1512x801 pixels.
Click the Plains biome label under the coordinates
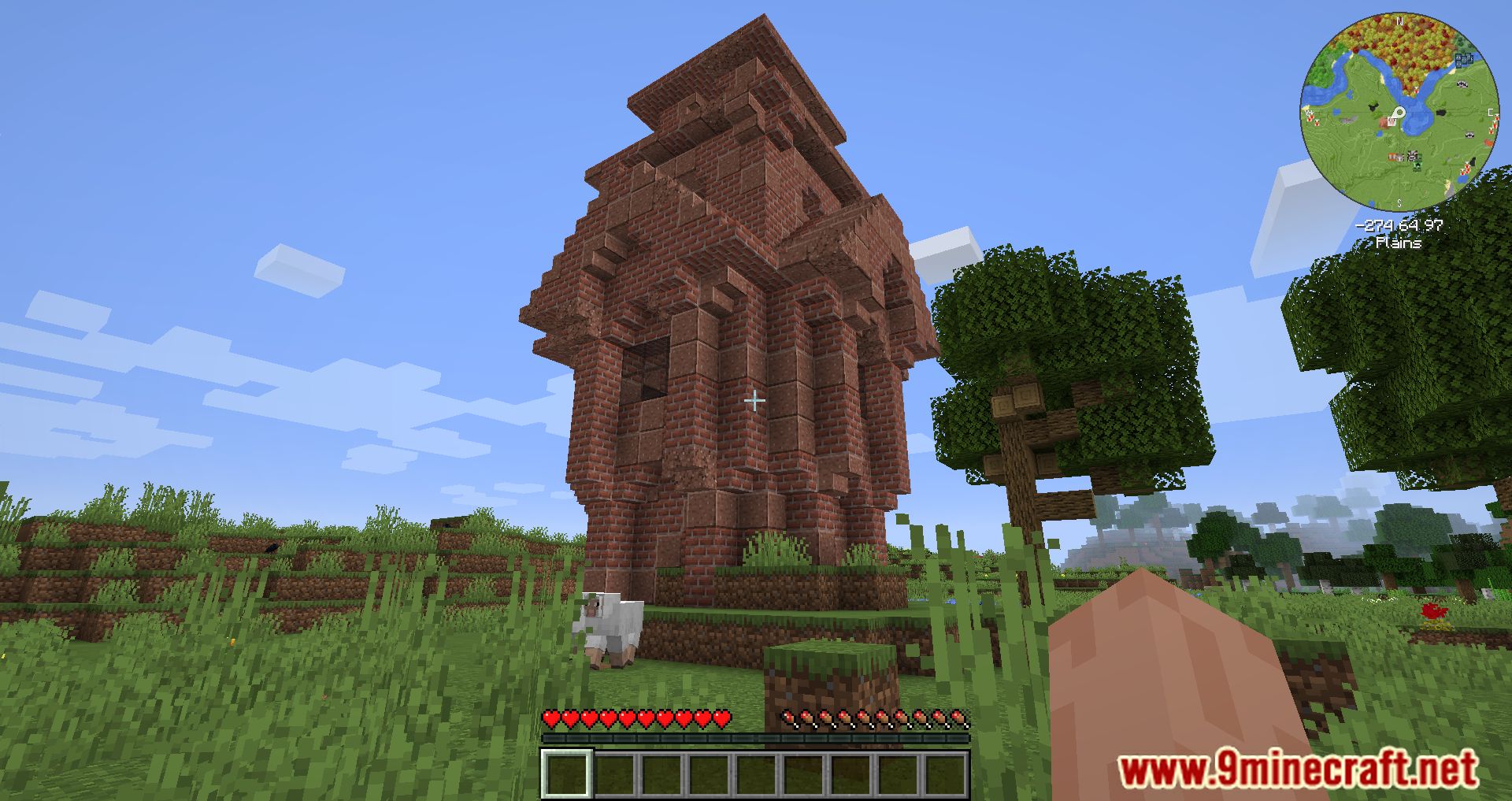tap(1400, 242)
